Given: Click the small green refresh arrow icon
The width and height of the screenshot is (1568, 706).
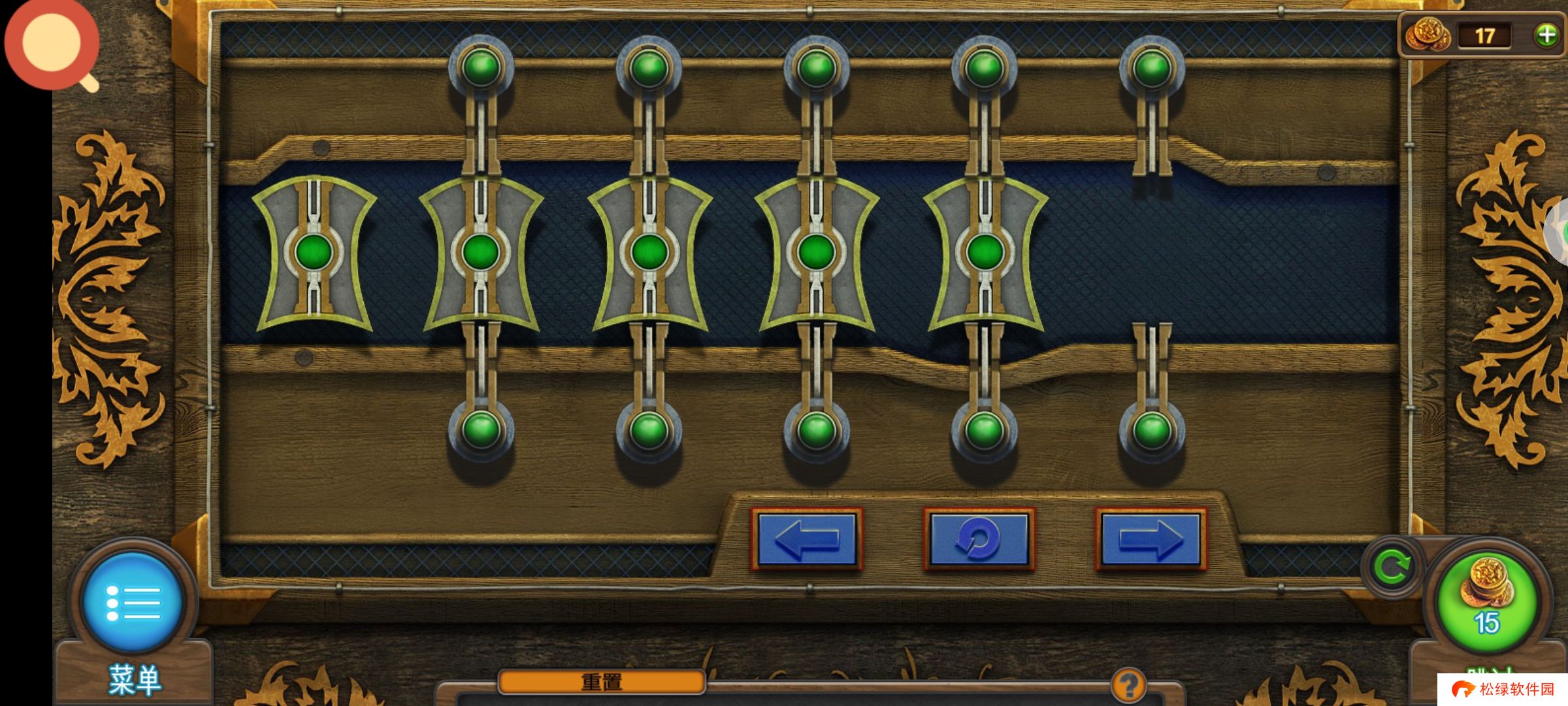Looking at the screenshot, I should 1392,567.
